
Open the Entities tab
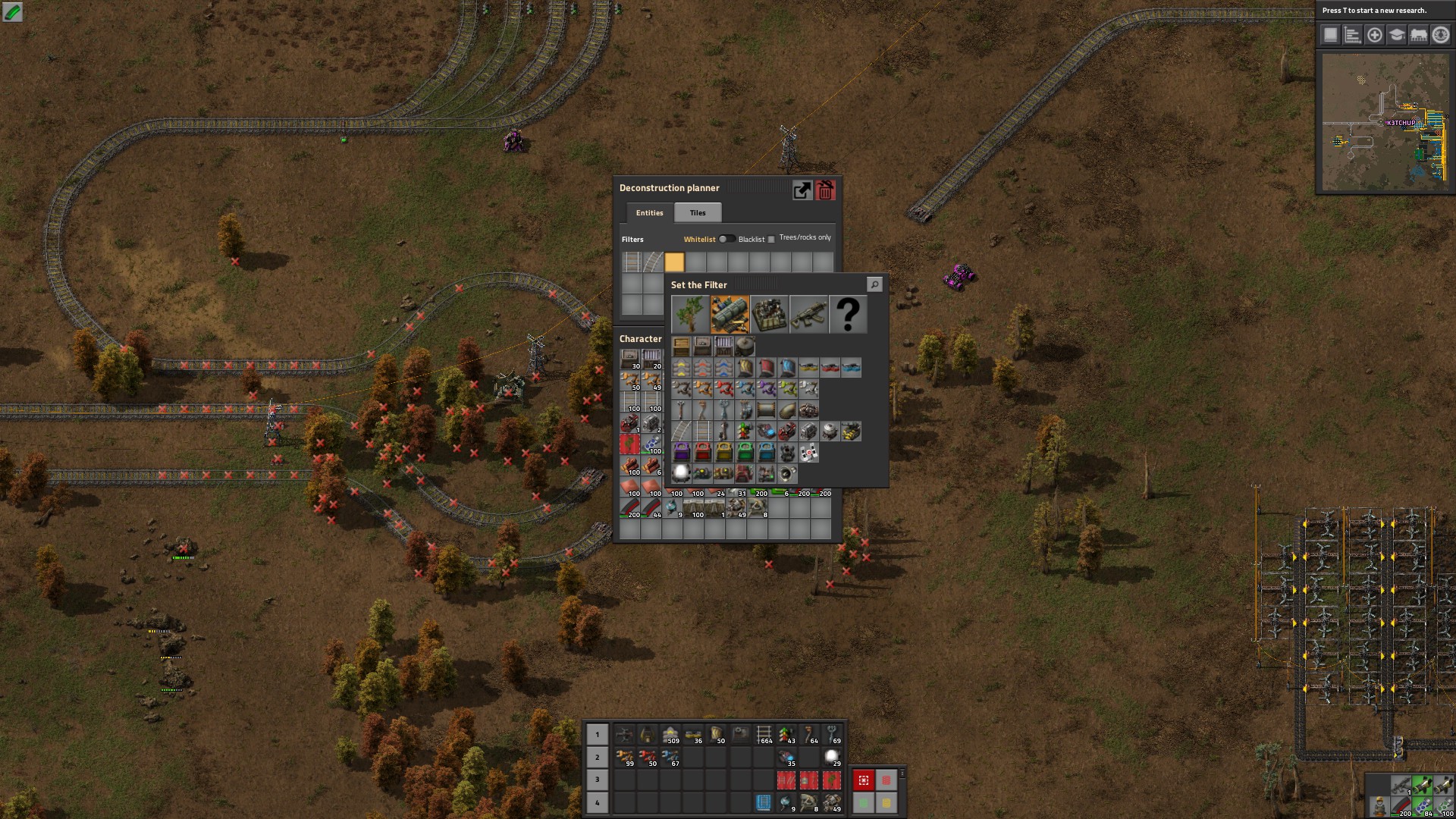(649, 213)
